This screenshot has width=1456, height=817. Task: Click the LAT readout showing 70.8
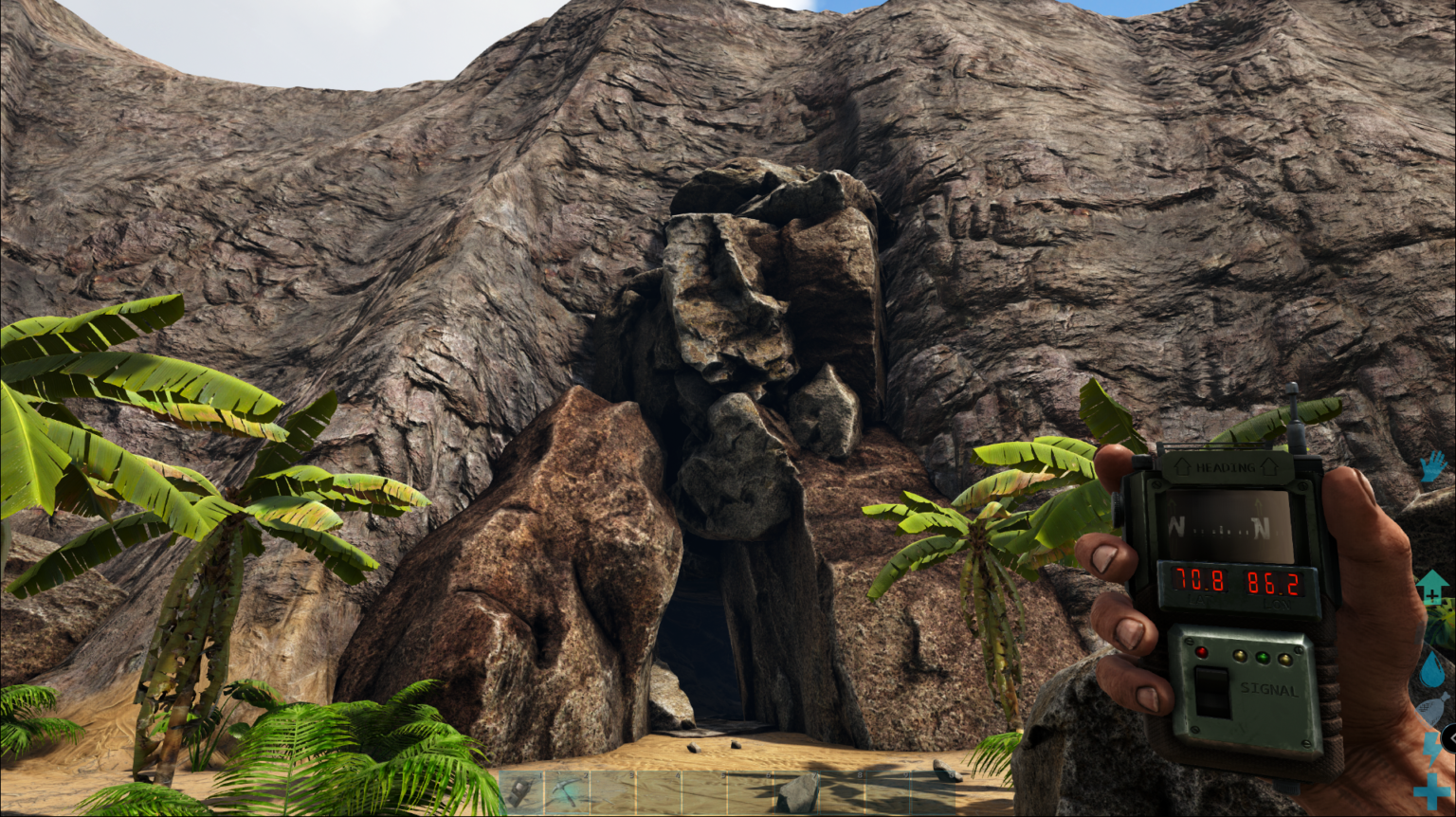tap(1201, 581)
